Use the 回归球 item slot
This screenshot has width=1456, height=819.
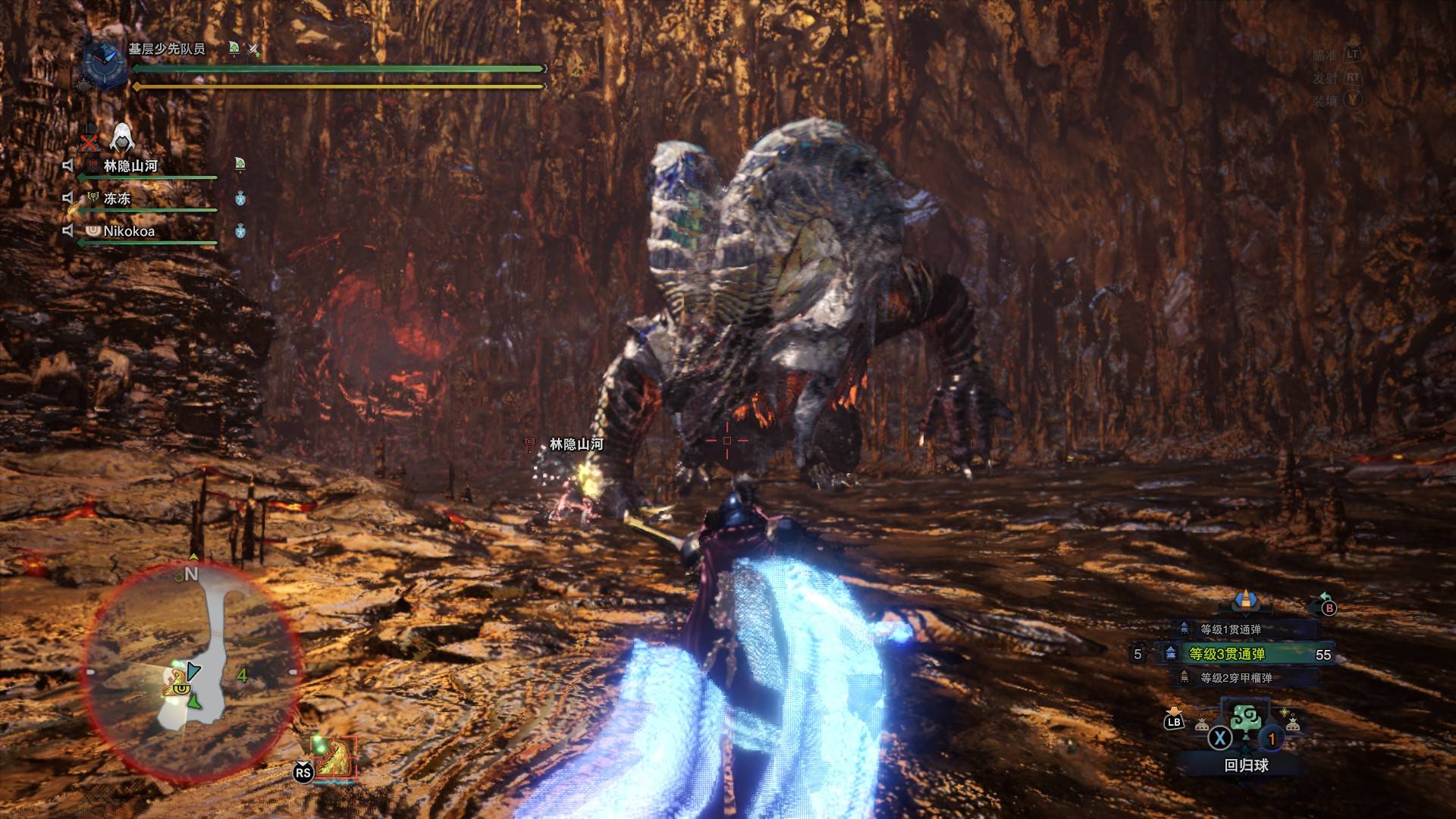(1245, 730)
